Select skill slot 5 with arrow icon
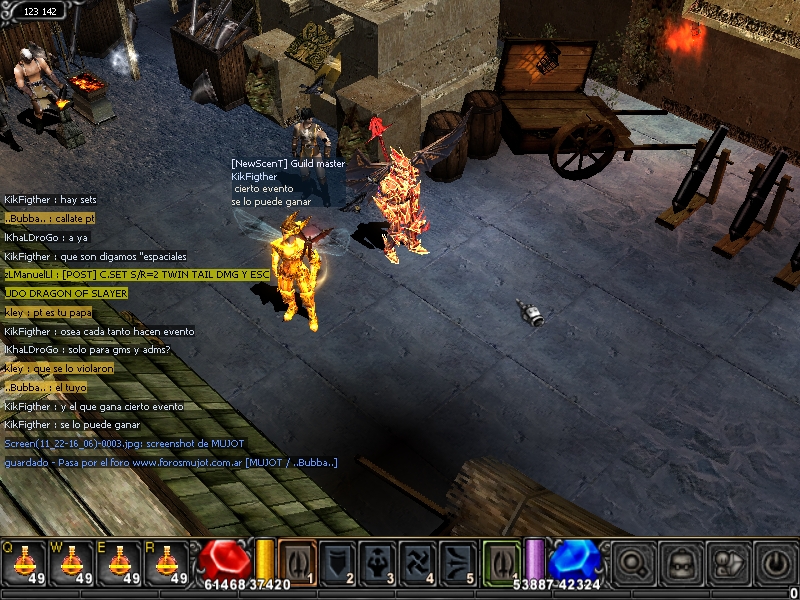This screenshot has height=600, width=800. coord(459,560)
